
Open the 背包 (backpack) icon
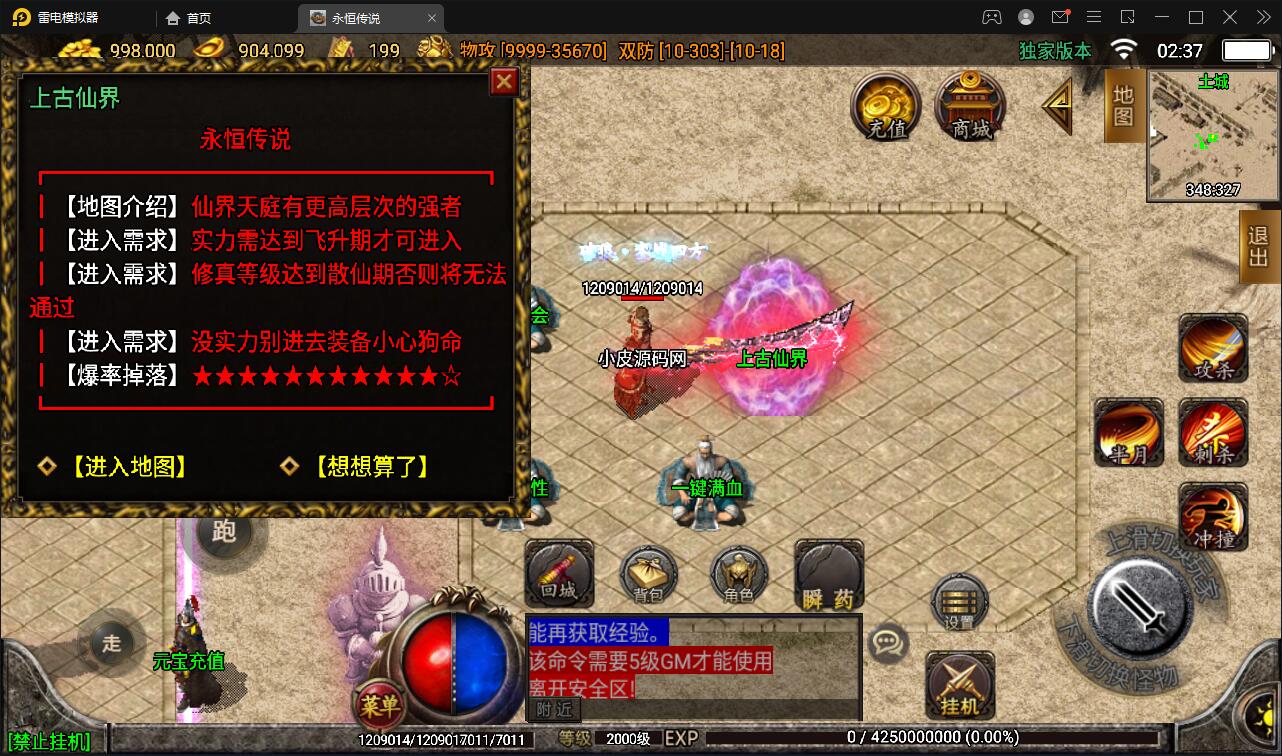[647, 575]
